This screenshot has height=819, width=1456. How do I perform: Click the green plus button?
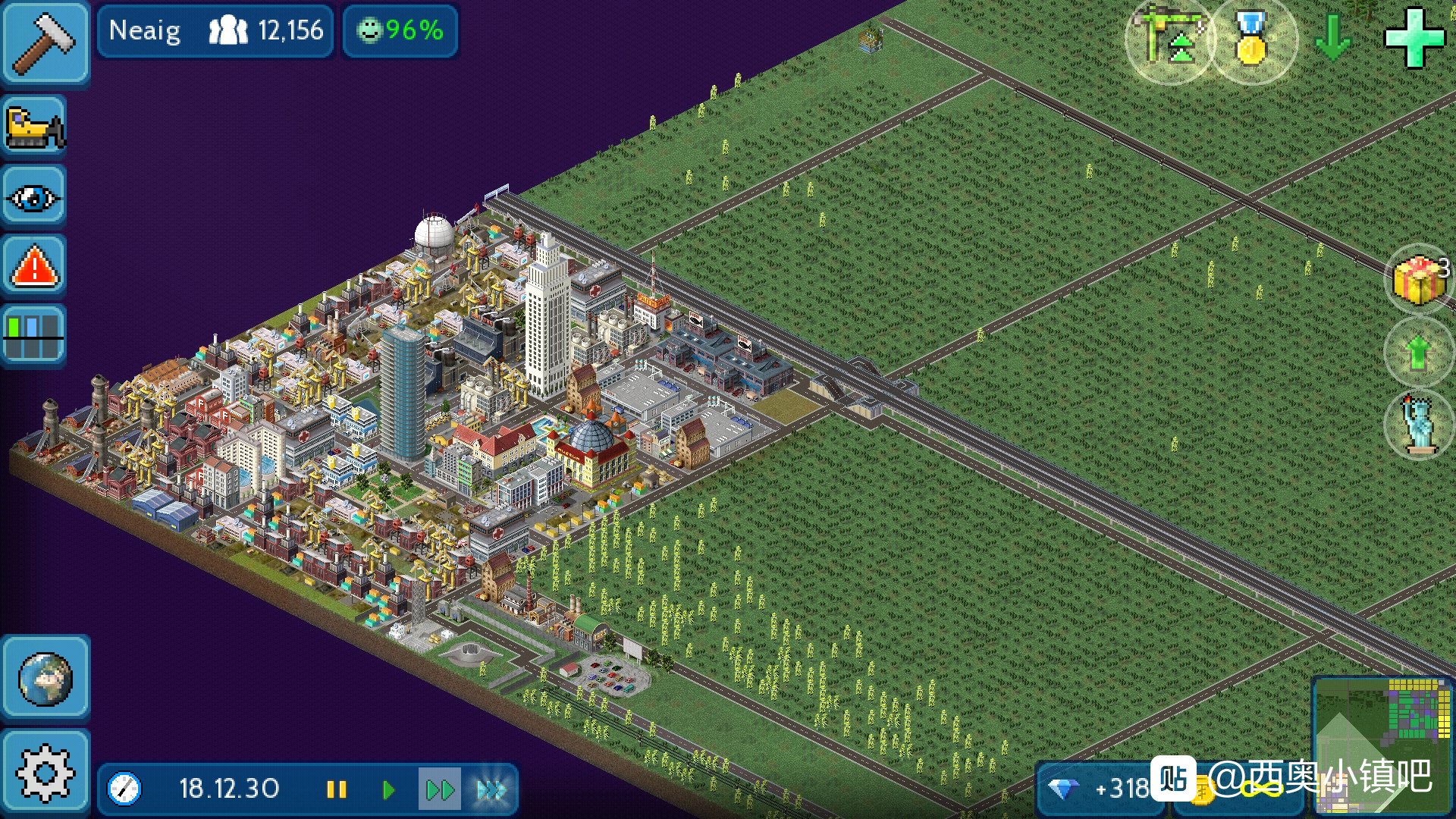pyautogui.click(x=1414, y=38)
